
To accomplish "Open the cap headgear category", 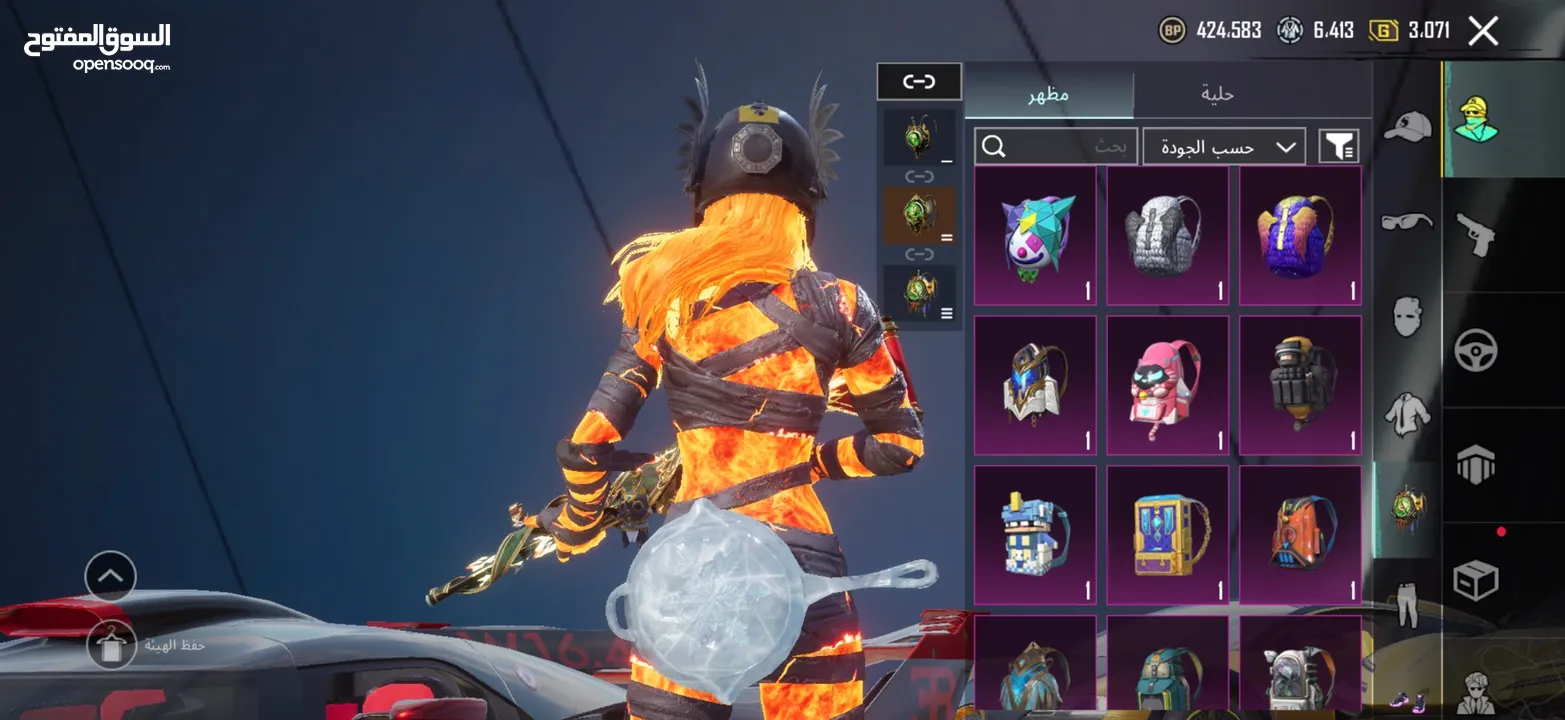I will [1407, 125].
